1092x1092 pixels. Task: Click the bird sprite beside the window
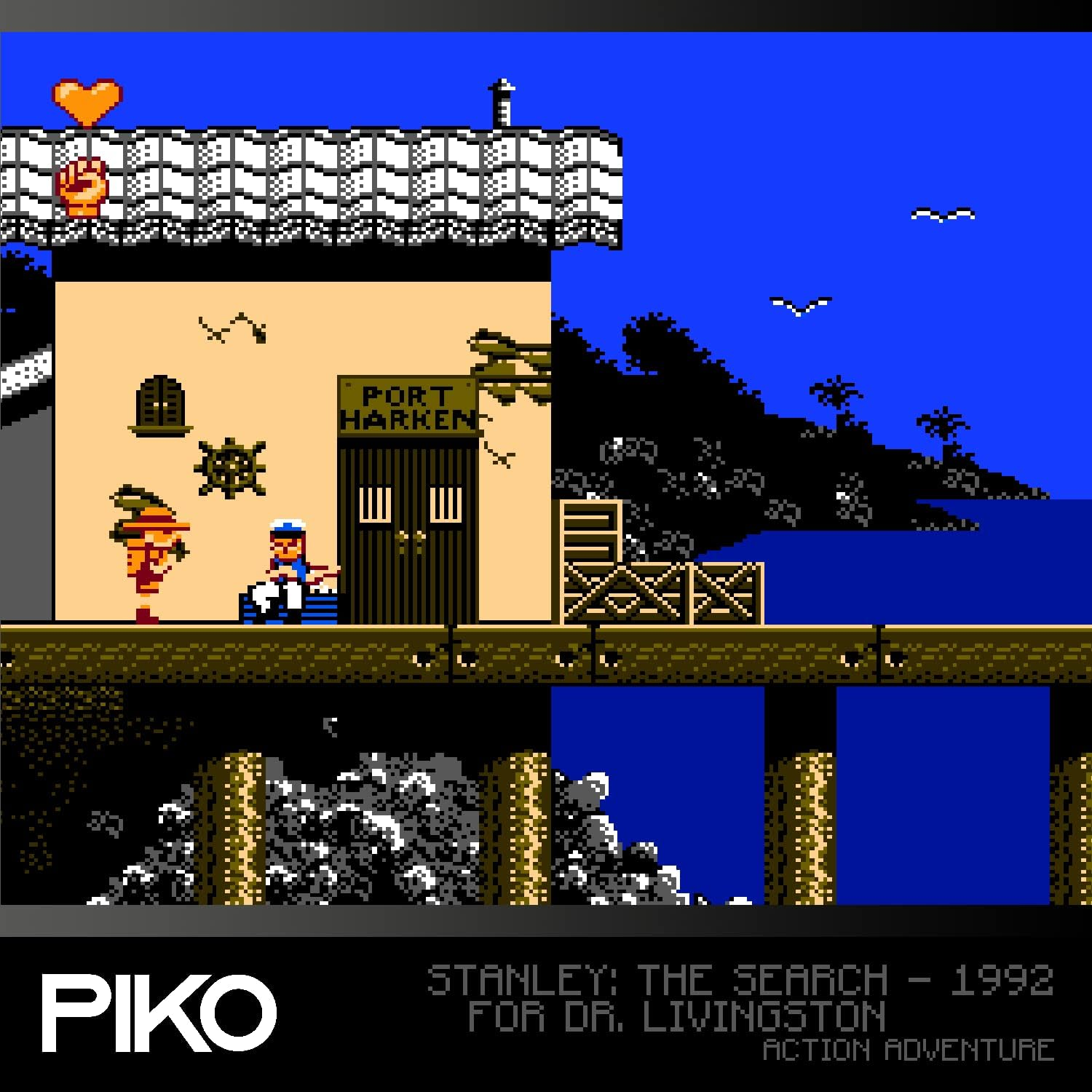coord(230,325)
